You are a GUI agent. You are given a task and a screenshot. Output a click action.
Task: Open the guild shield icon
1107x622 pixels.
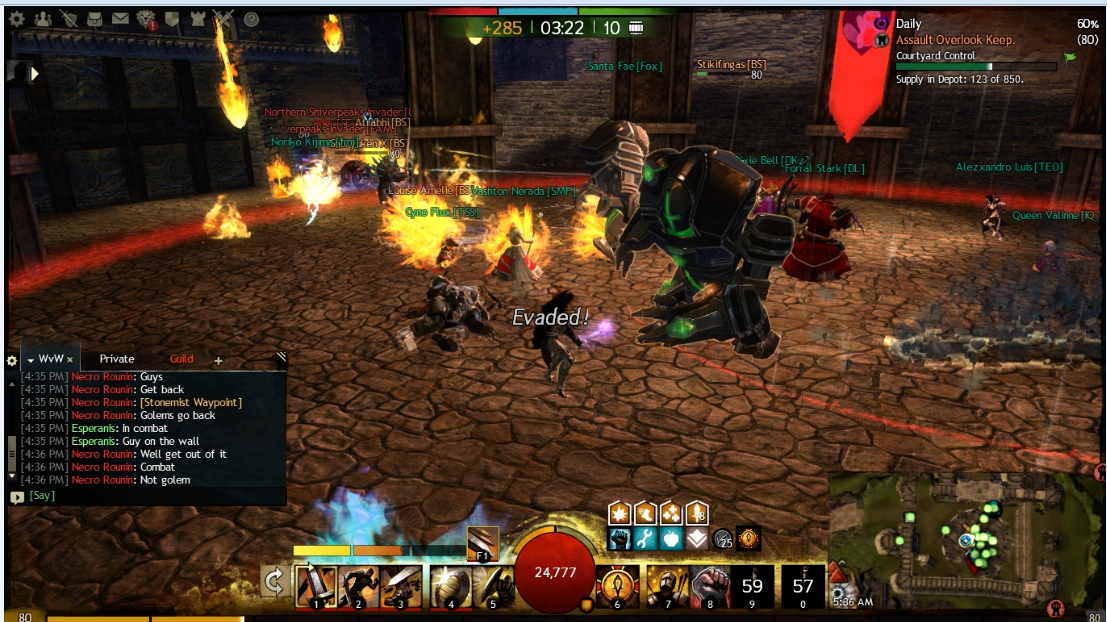[x=171, y=18]
